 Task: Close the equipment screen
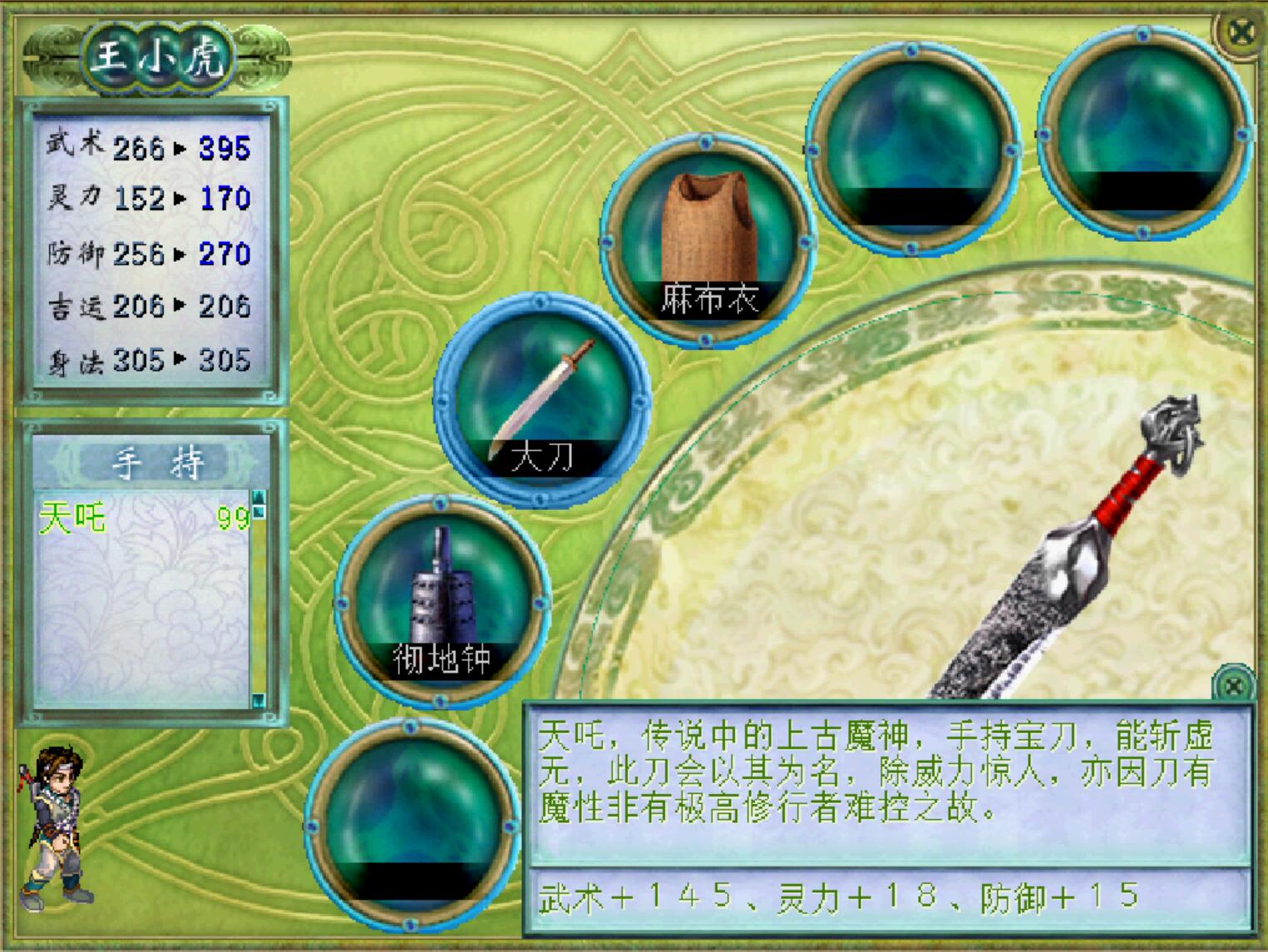click(1241, 33)
